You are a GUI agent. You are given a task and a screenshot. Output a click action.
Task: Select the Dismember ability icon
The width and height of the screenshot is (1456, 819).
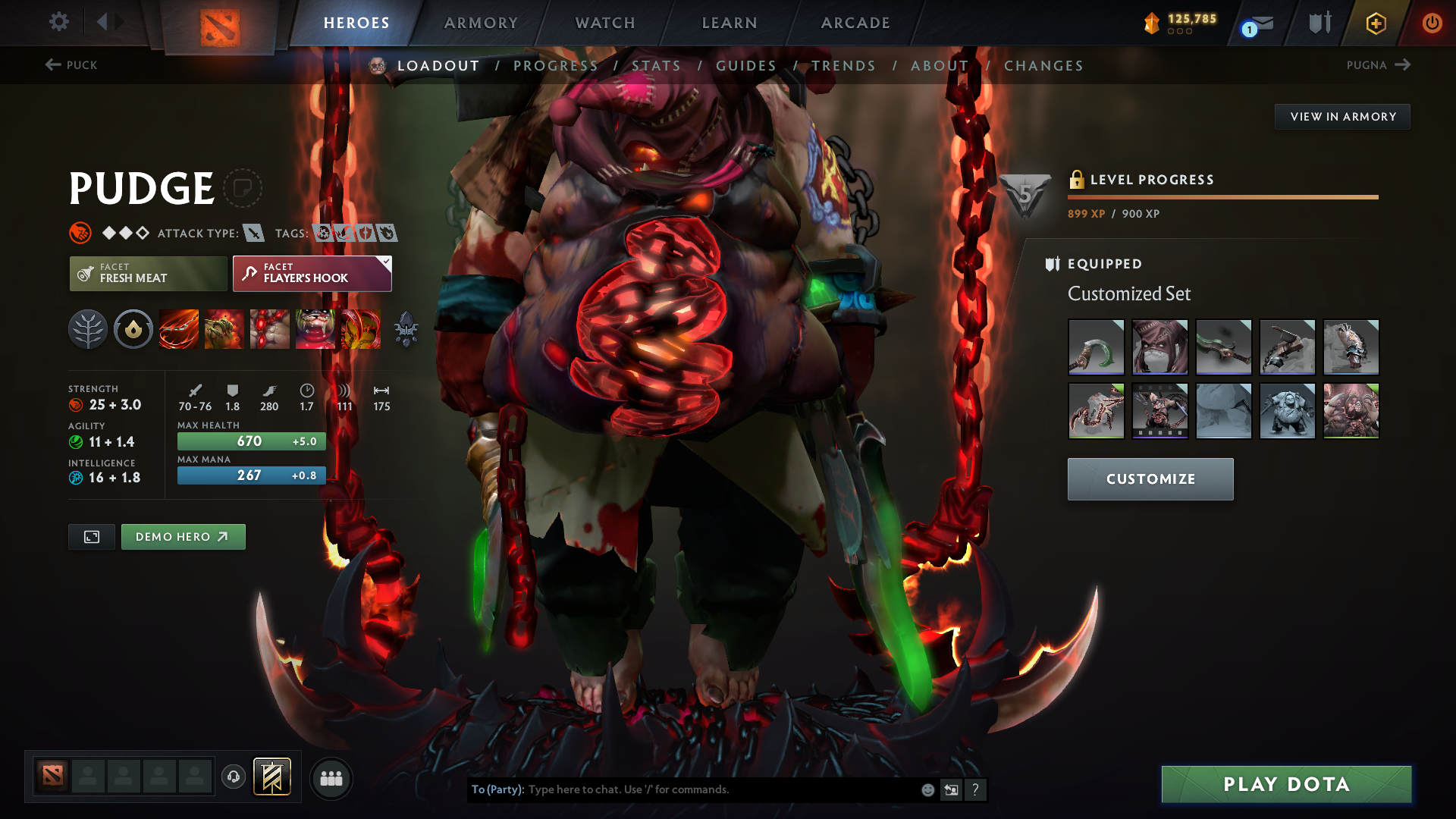point(315,329)
